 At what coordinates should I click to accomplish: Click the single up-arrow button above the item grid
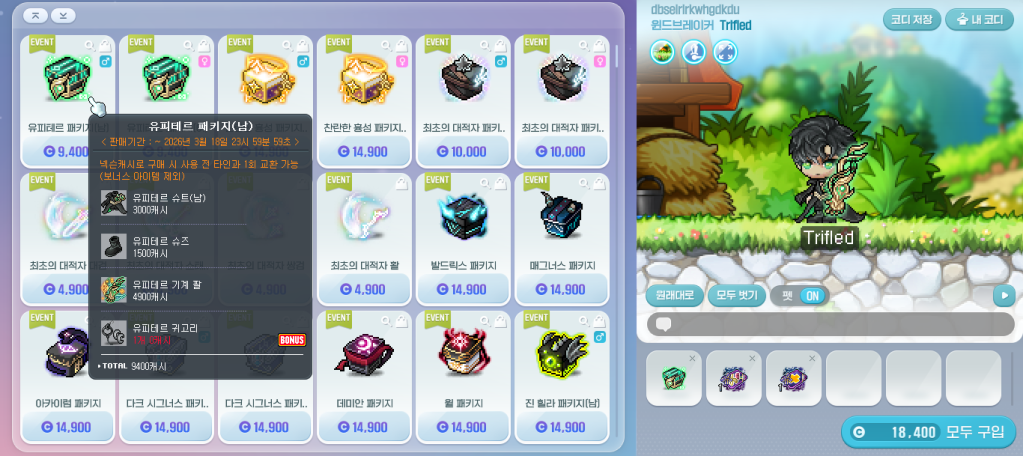(35, 16)
